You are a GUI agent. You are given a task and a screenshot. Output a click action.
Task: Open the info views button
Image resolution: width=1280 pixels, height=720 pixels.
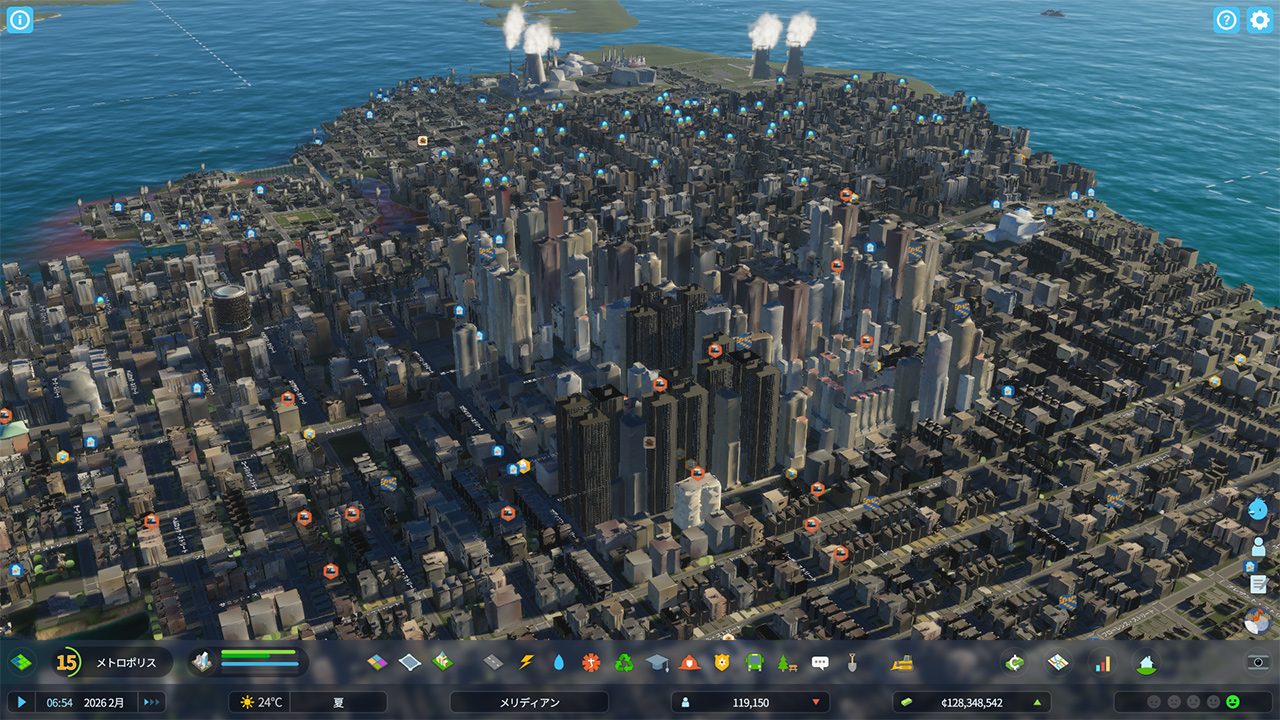click(20, 20)
